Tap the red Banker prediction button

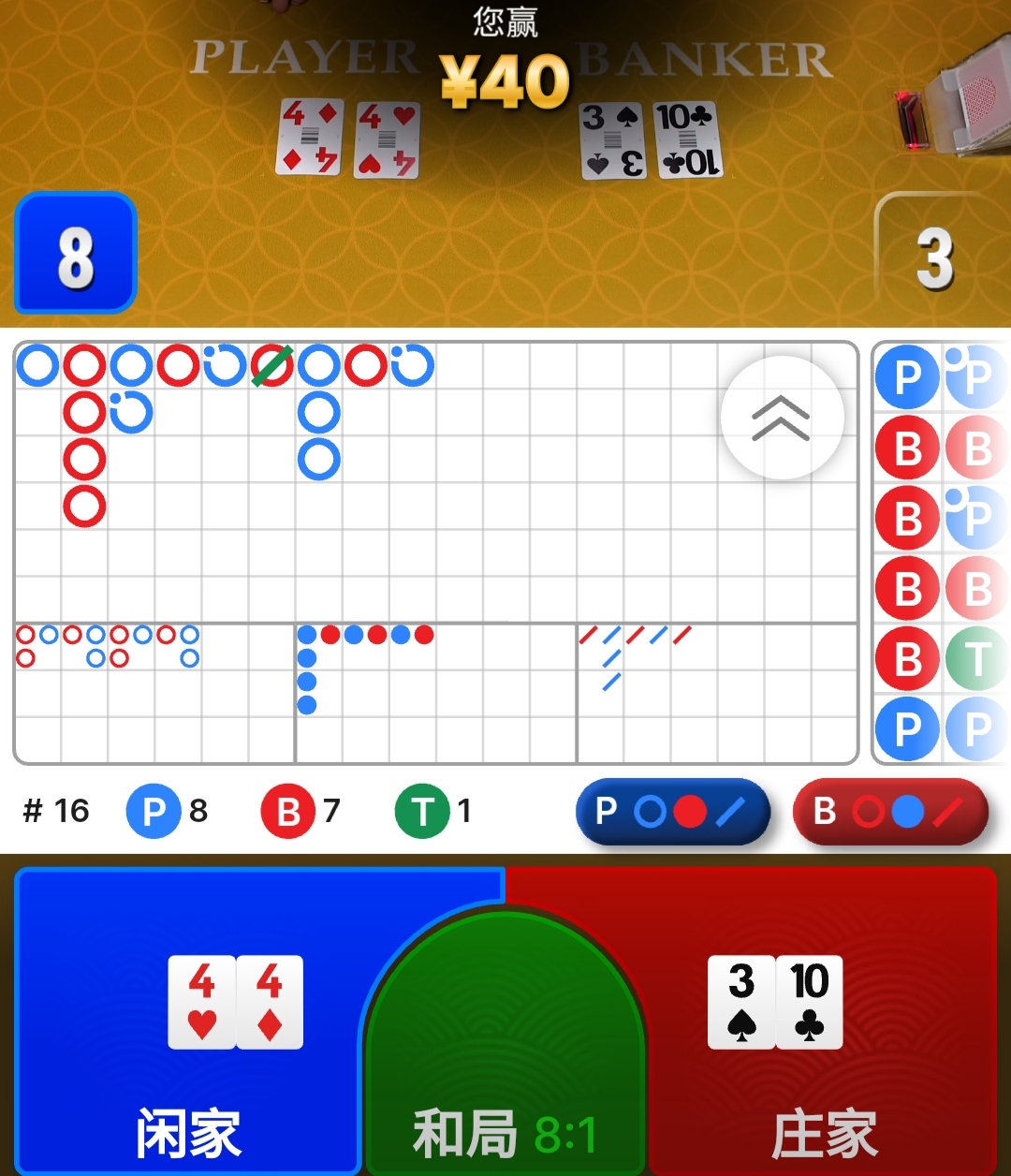tap(890, 812)
